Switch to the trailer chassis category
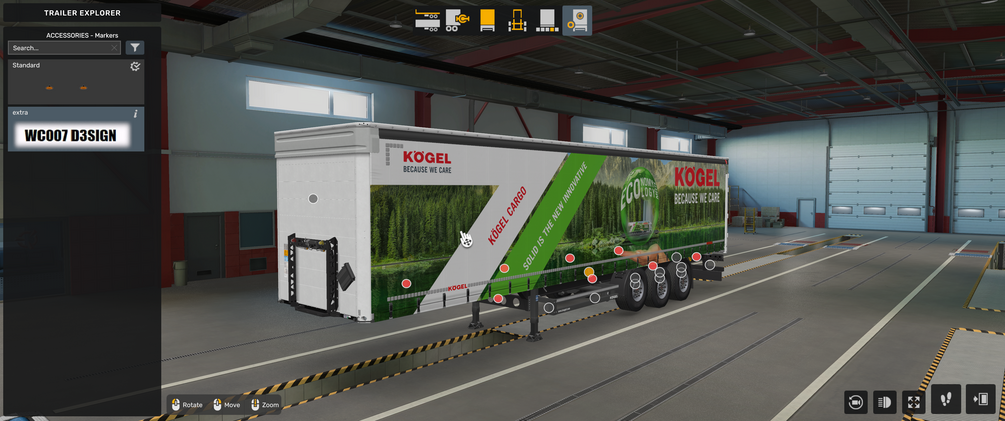 (428, 20)
